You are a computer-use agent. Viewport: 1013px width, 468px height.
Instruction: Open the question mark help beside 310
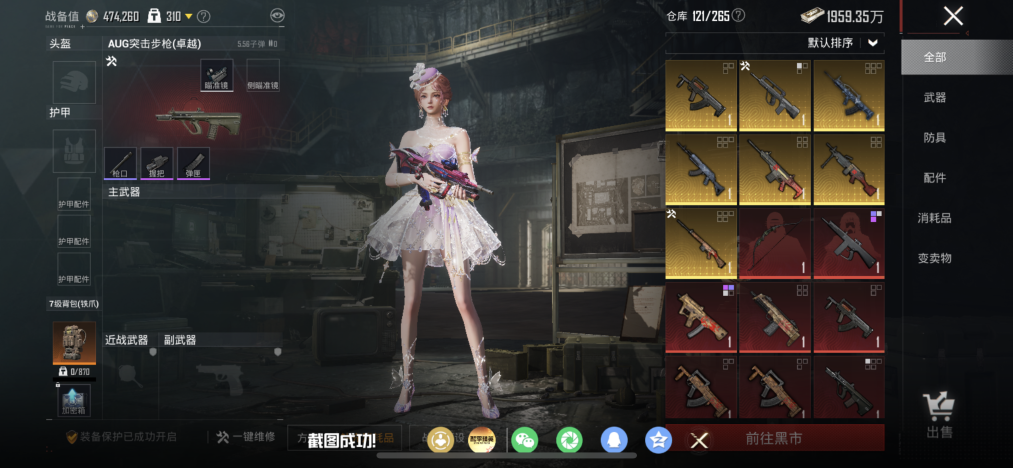204,16
